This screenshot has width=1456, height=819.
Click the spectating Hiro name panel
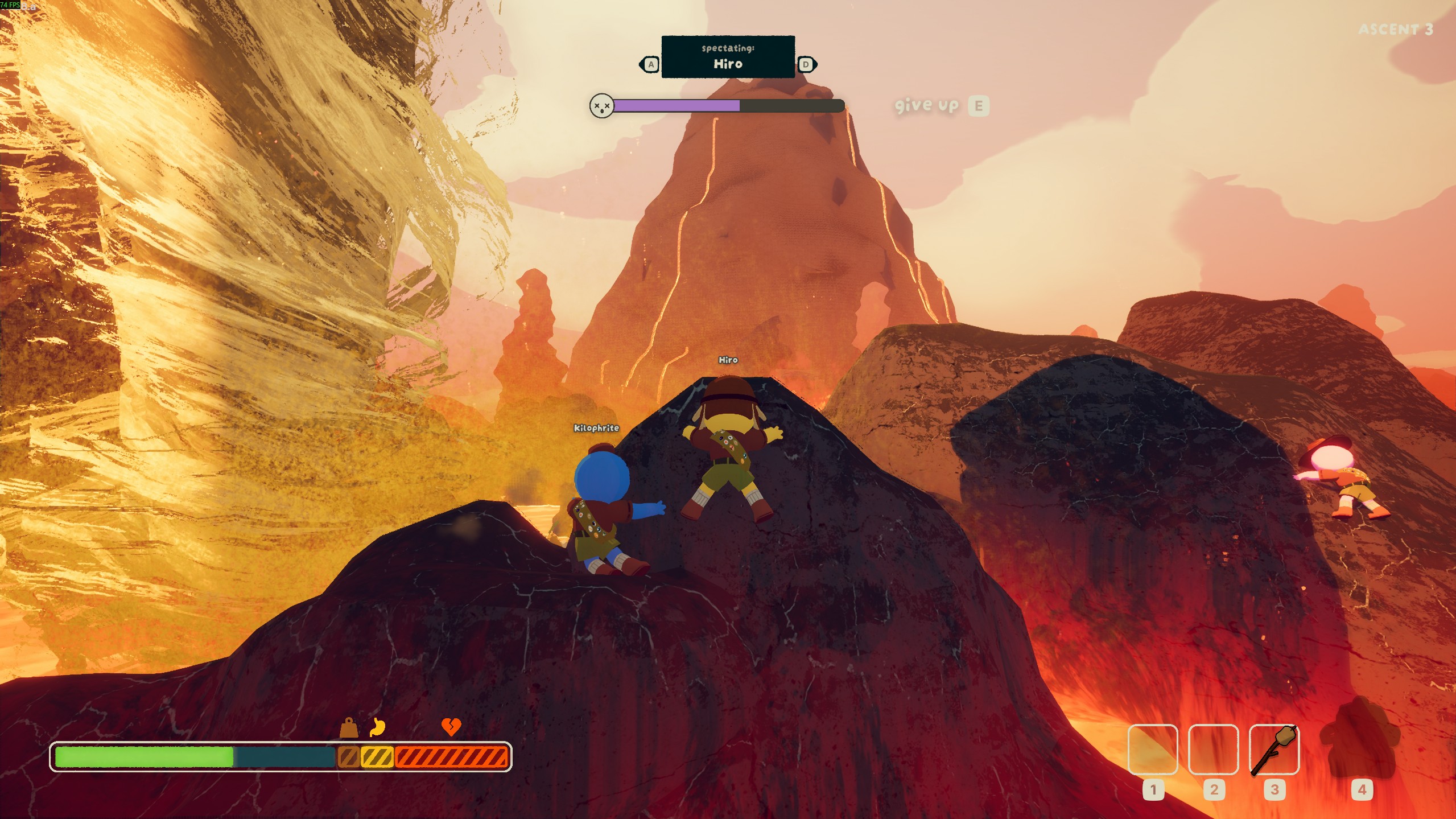coord(728,57)
